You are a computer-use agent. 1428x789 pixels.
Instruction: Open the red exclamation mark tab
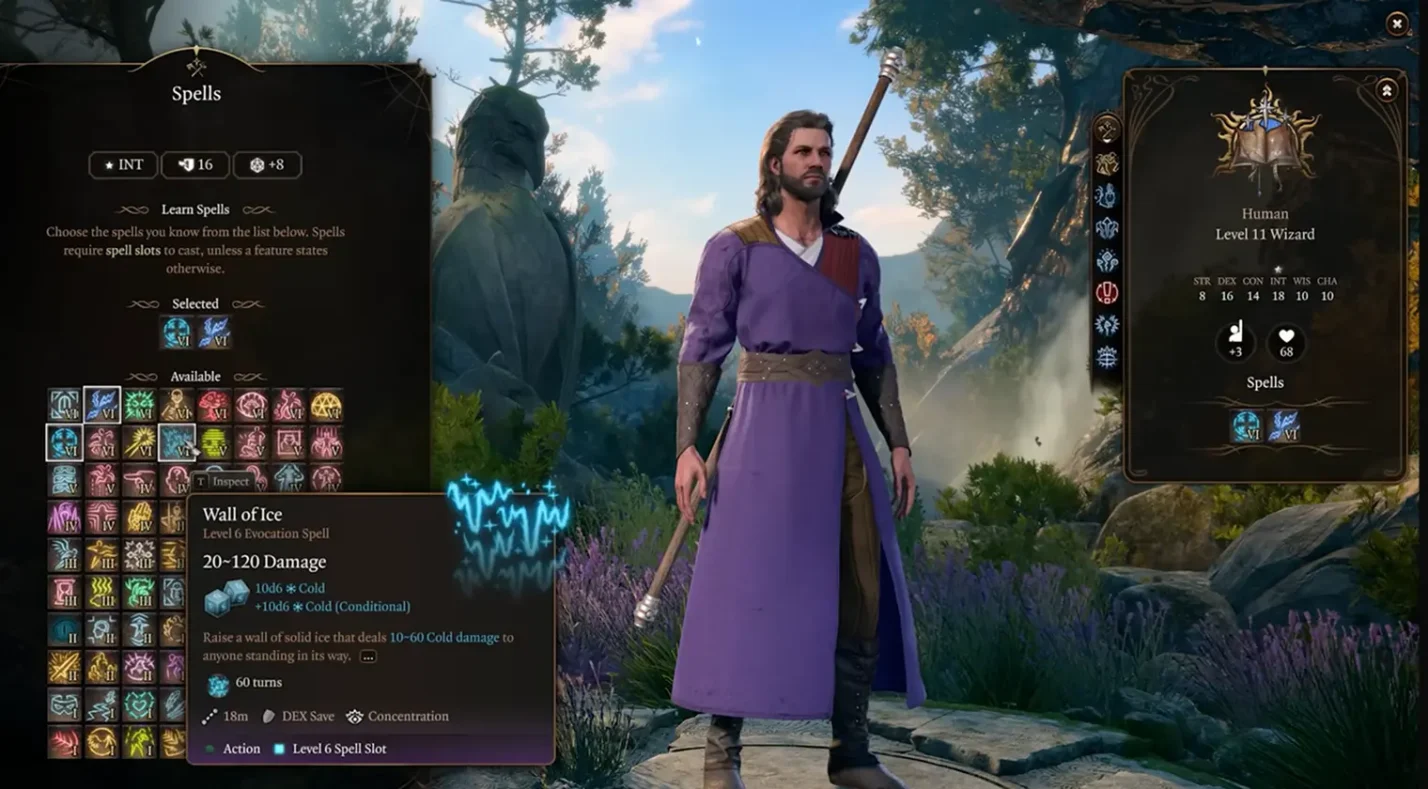(x=1106, y=293)
